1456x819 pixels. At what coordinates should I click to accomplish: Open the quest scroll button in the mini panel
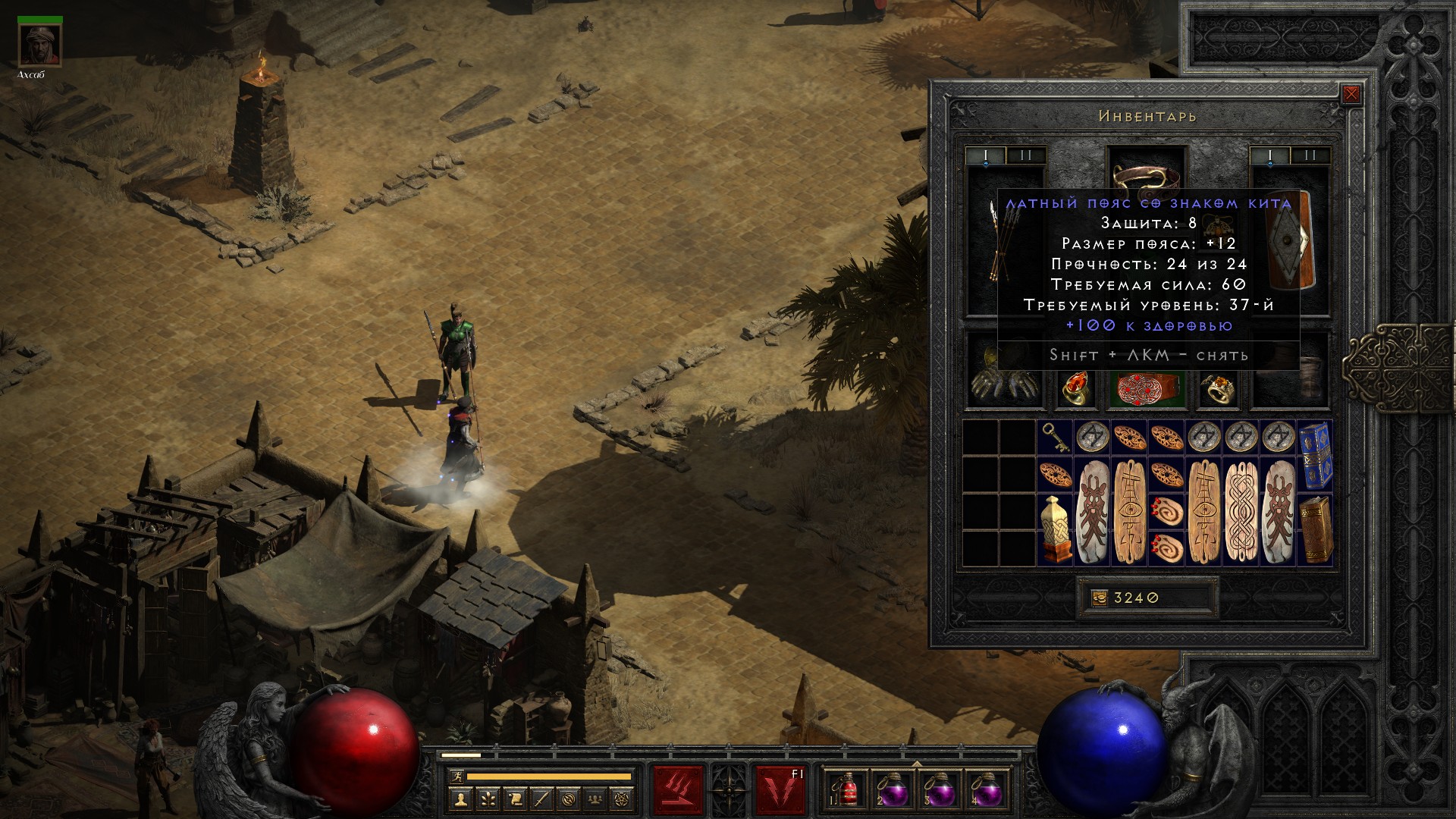tap(515, 799)
